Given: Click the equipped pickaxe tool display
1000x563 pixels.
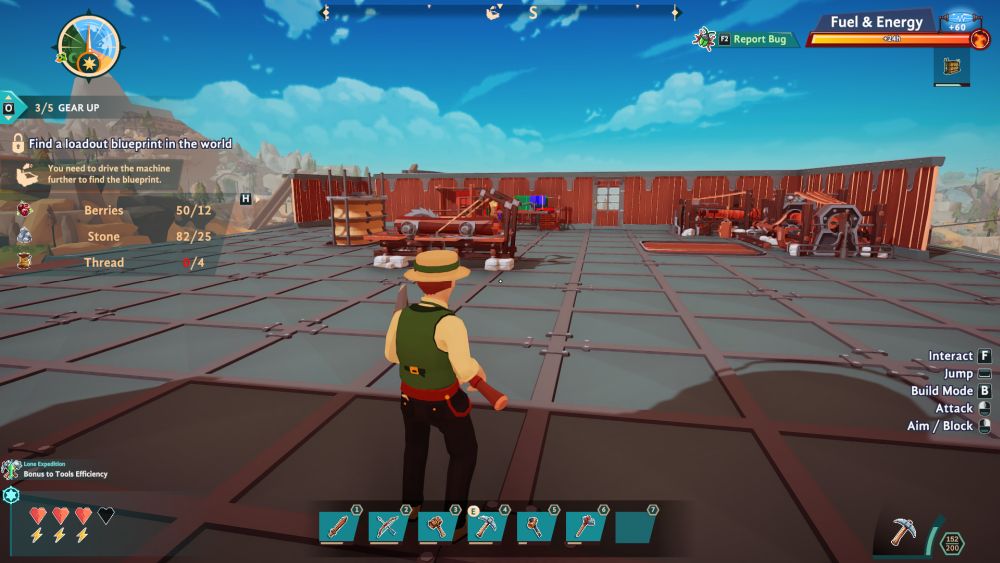Looking at the screenshot, I should (x=904, y=531).
